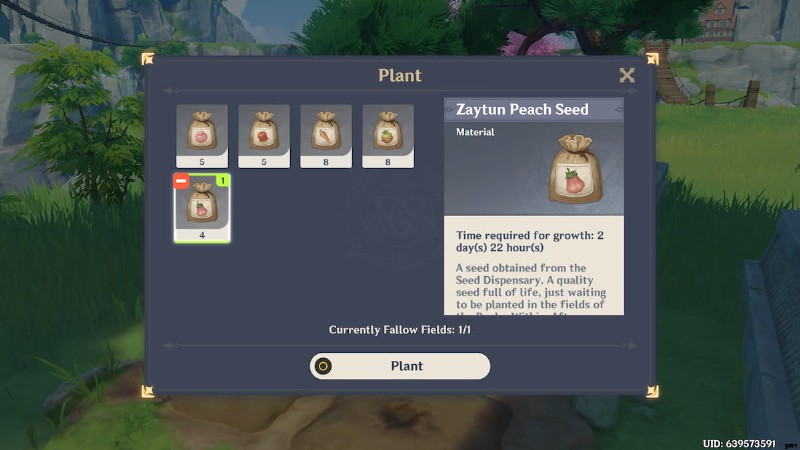Click the highlighted Zaytun Peach Seed slot
800x450 pixels.
(x=203, y=208)
